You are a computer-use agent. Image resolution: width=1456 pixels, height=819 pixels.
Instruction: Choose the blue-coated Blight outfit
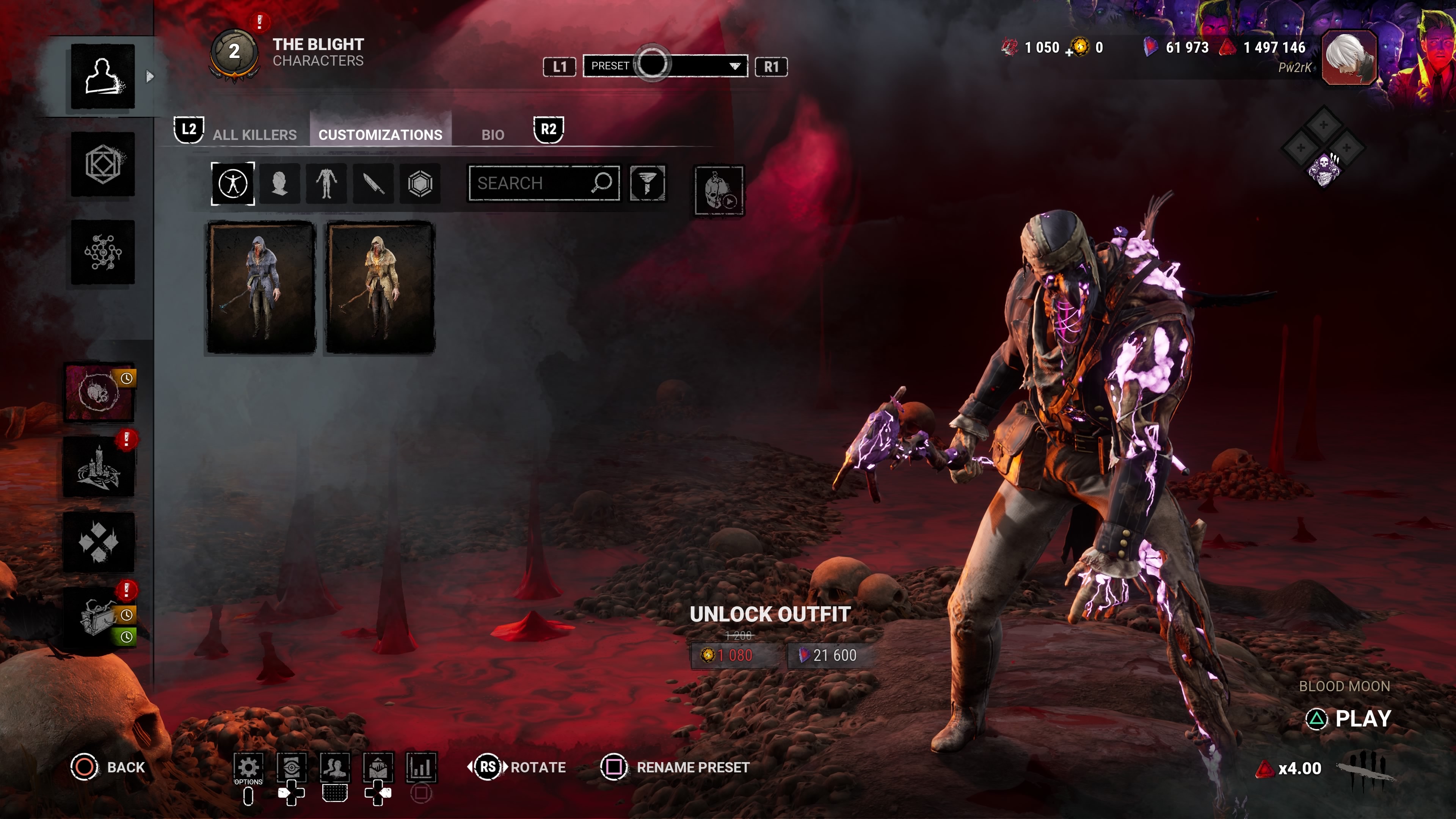(260, 288)
